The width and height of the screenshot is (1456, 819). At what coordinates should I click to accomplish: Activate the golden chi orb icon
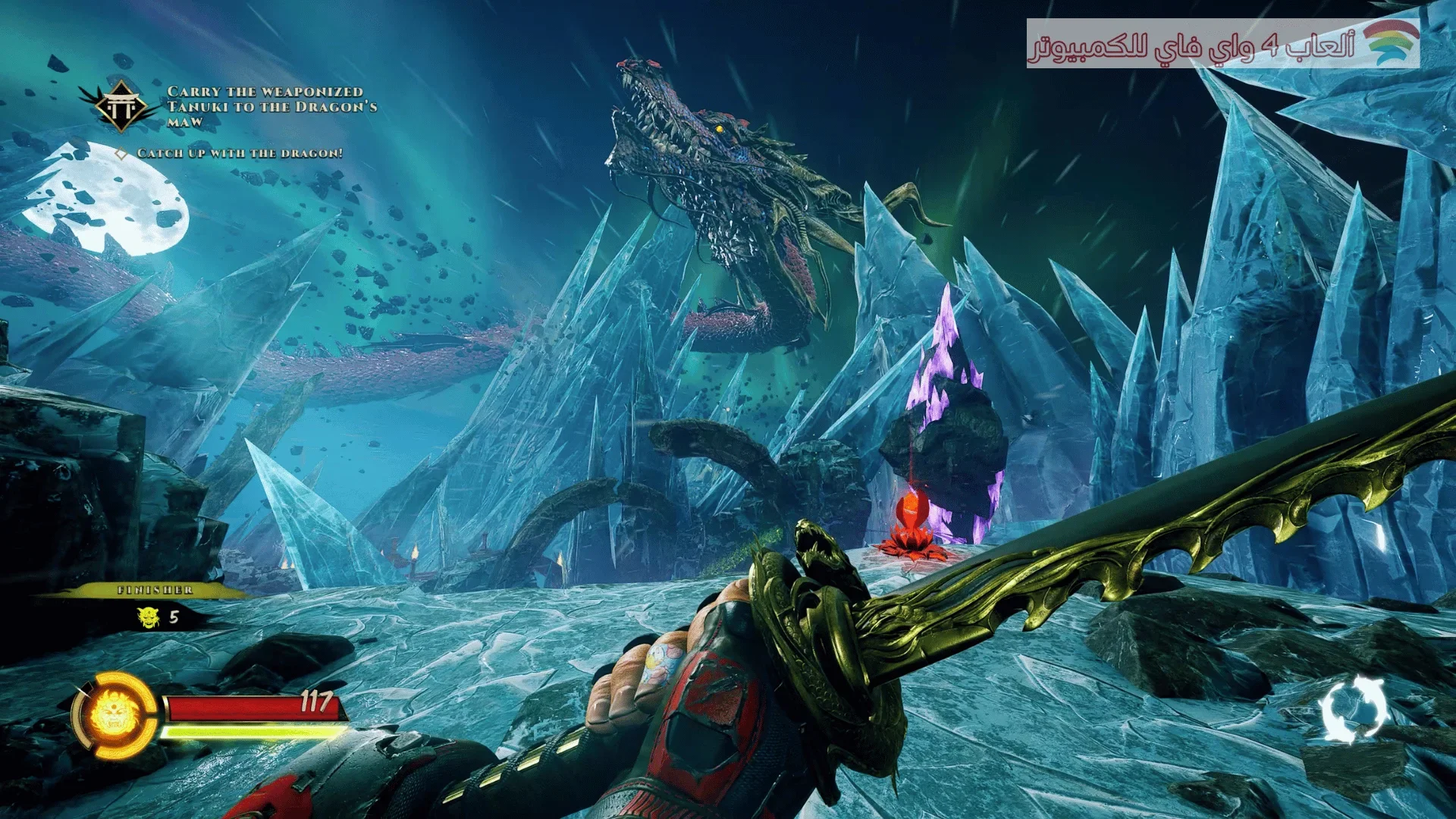pyautogui.click(x=114, y=714)
